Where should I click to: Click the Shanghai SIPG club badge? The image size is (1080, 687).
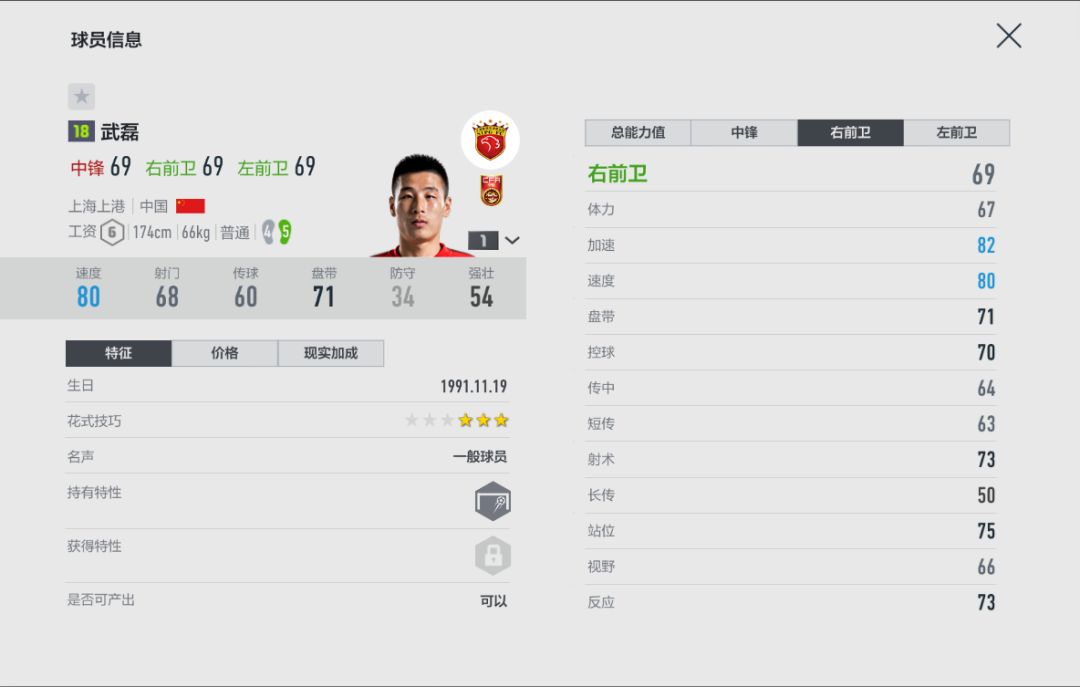tap(490, 140)
